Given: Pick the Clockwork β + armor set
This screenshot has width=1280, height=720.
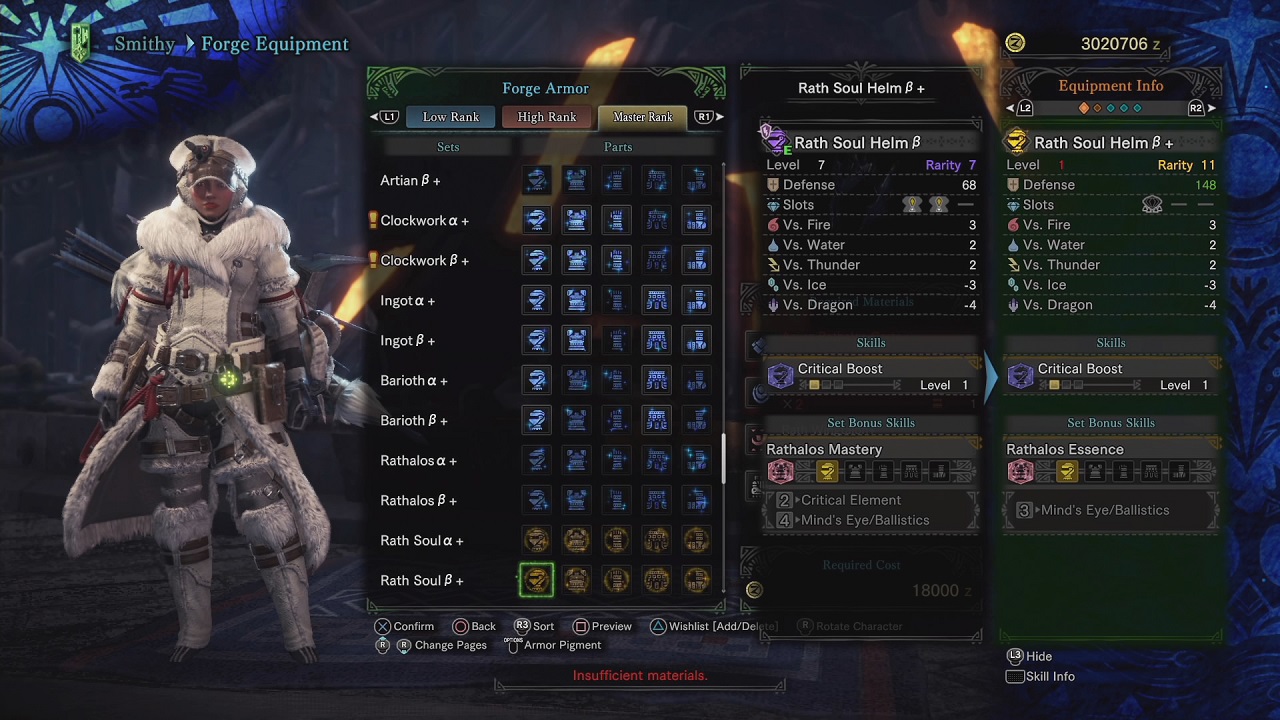Looking at the screenshot, I should 424,261.
